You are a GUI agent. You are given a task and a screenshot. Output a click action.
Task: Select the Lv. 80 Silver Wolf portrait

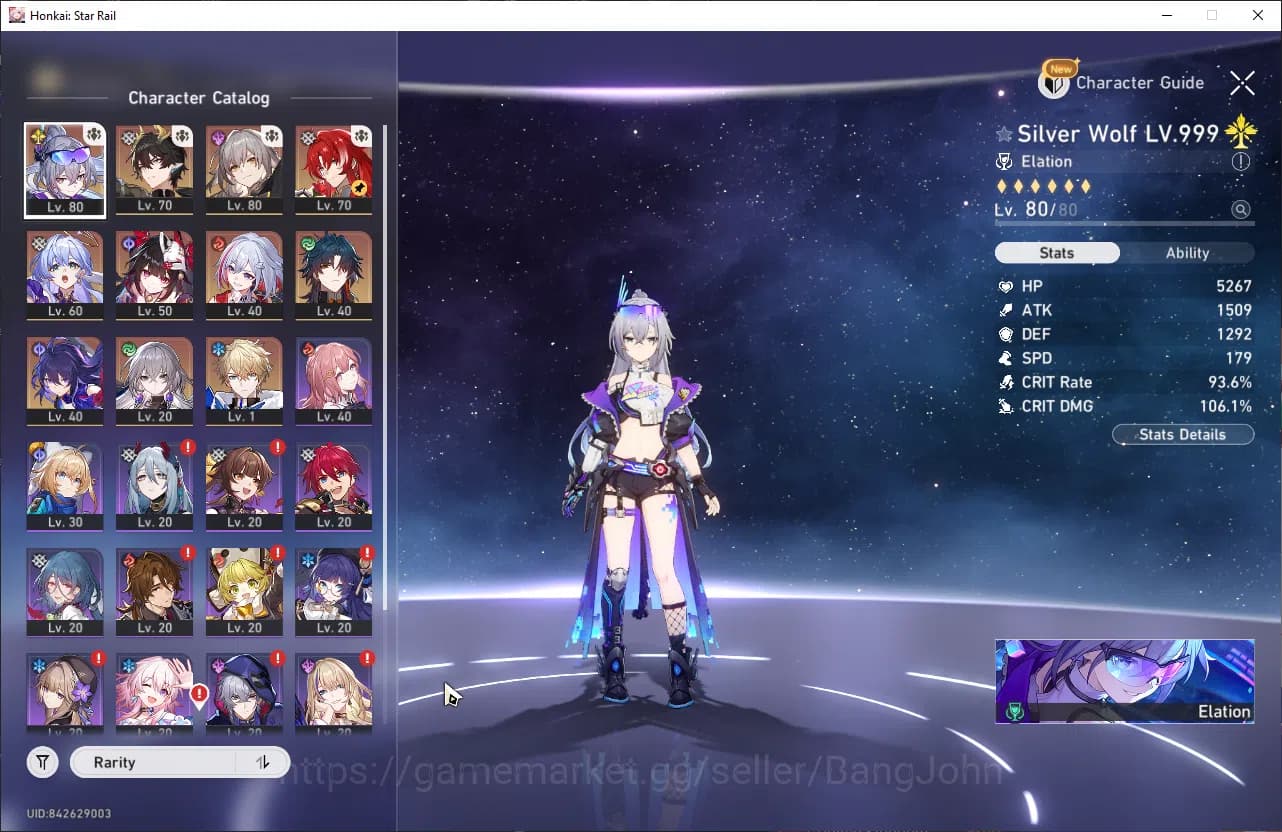64,168
